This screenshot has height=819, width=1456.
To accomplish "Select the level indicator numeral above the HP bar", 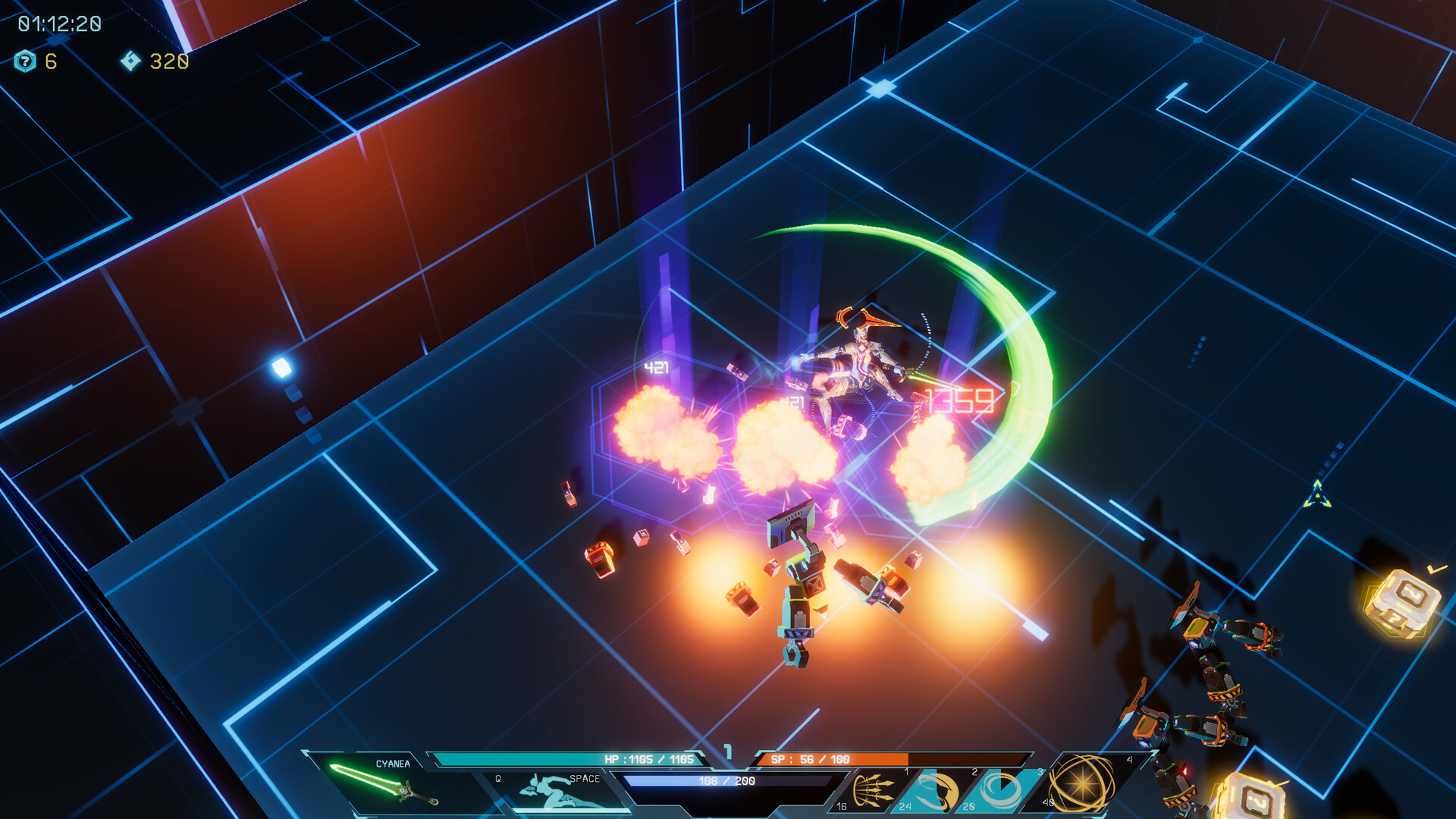I will pyautogui.click(x=728, y=751).
